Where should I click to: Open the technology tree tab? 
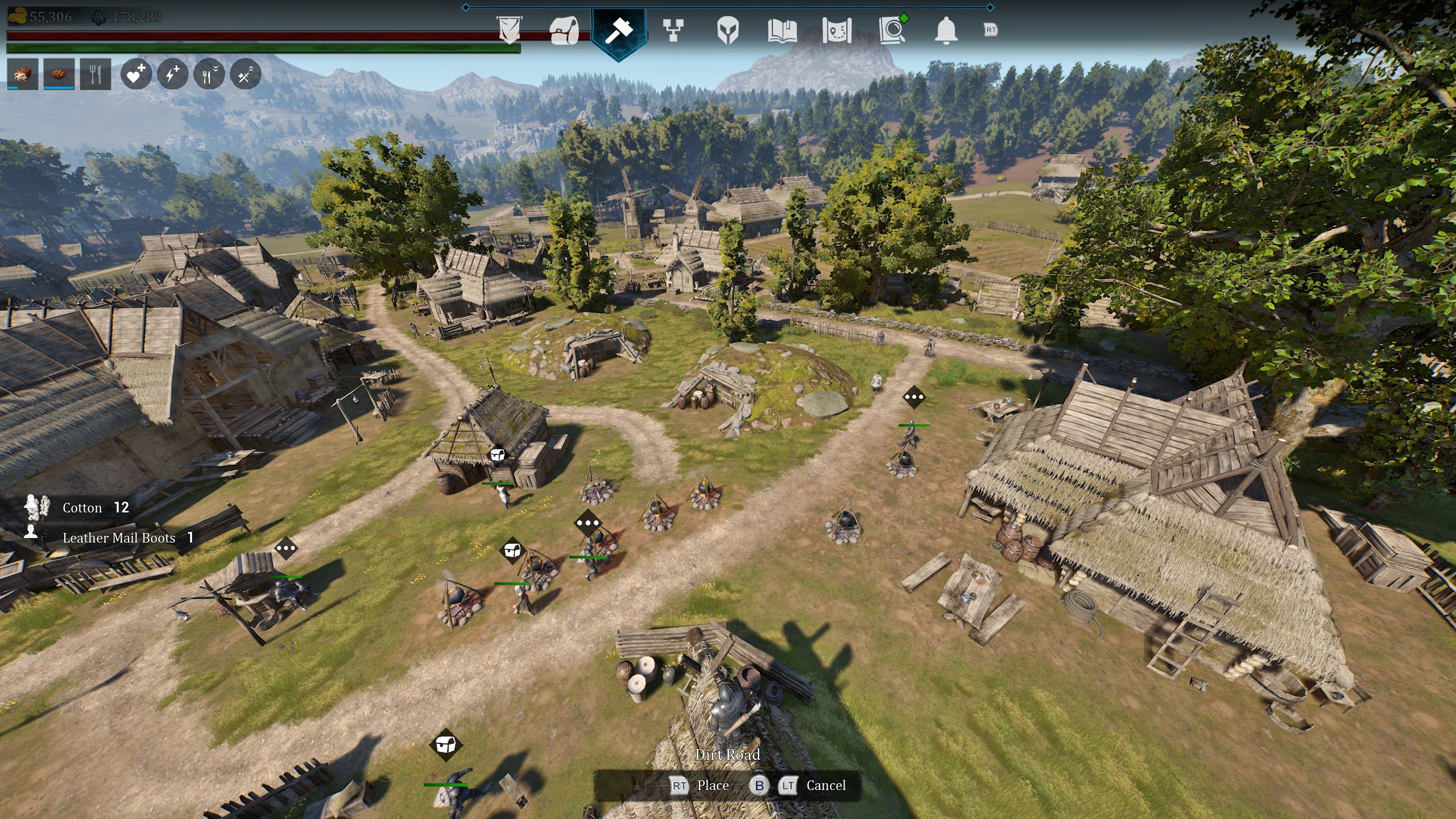673,30
